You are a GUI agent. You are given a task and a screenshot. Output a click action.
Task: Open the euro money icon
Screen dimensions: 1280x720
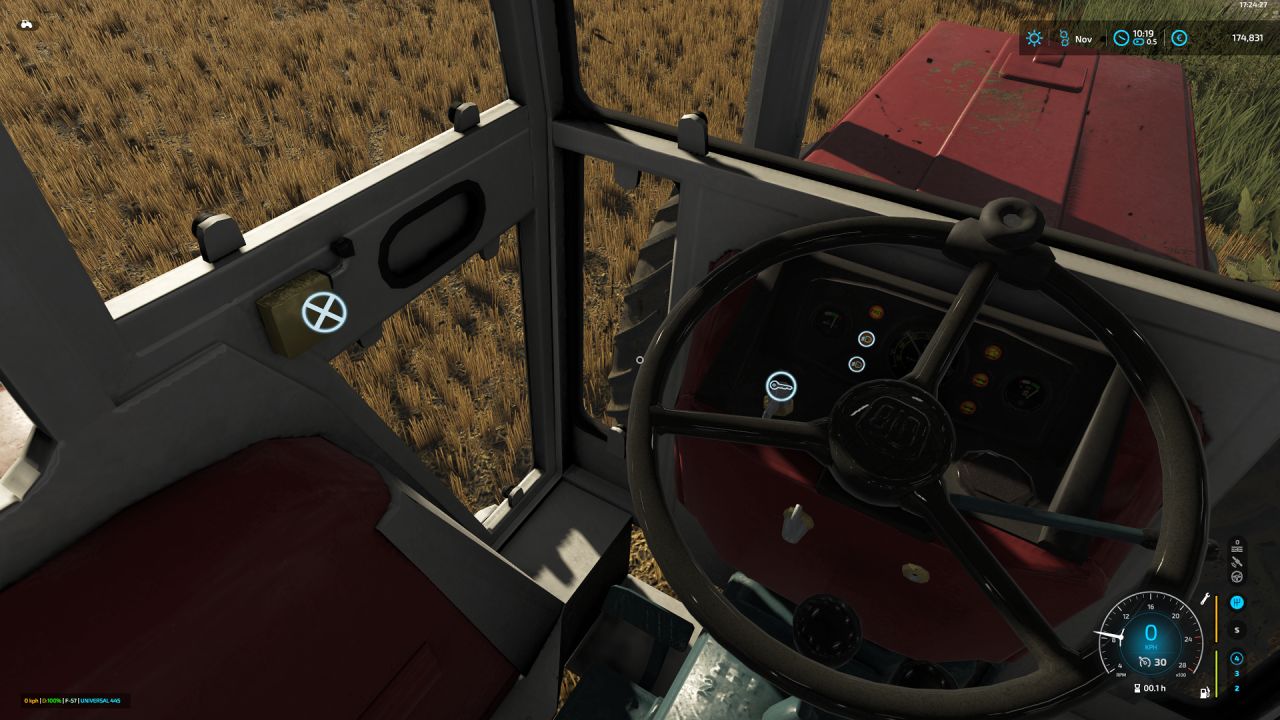1179,39
